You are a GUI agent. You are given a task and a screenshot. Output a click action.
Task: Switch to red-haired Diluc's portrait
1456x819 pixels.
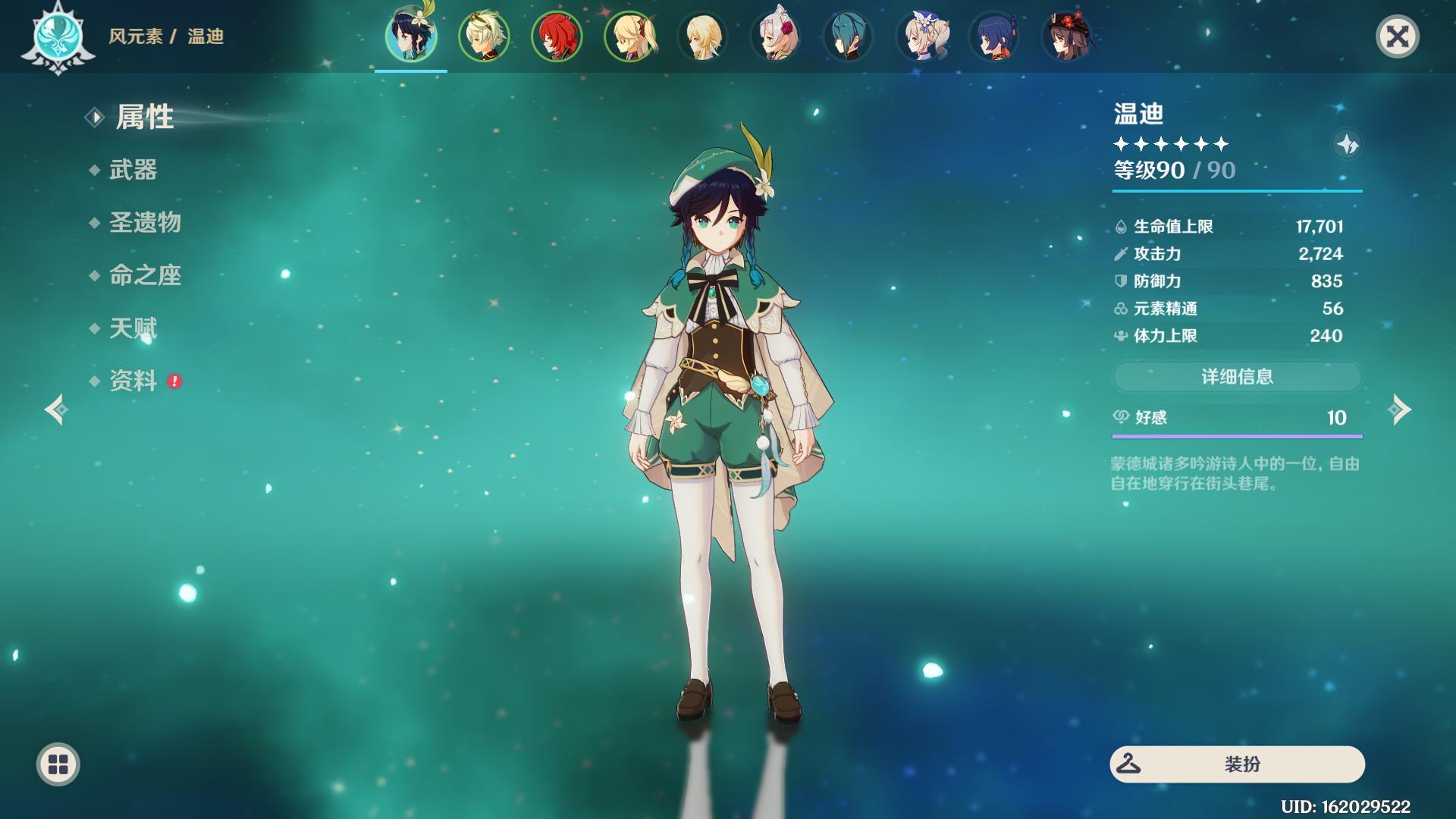point(557,36)
